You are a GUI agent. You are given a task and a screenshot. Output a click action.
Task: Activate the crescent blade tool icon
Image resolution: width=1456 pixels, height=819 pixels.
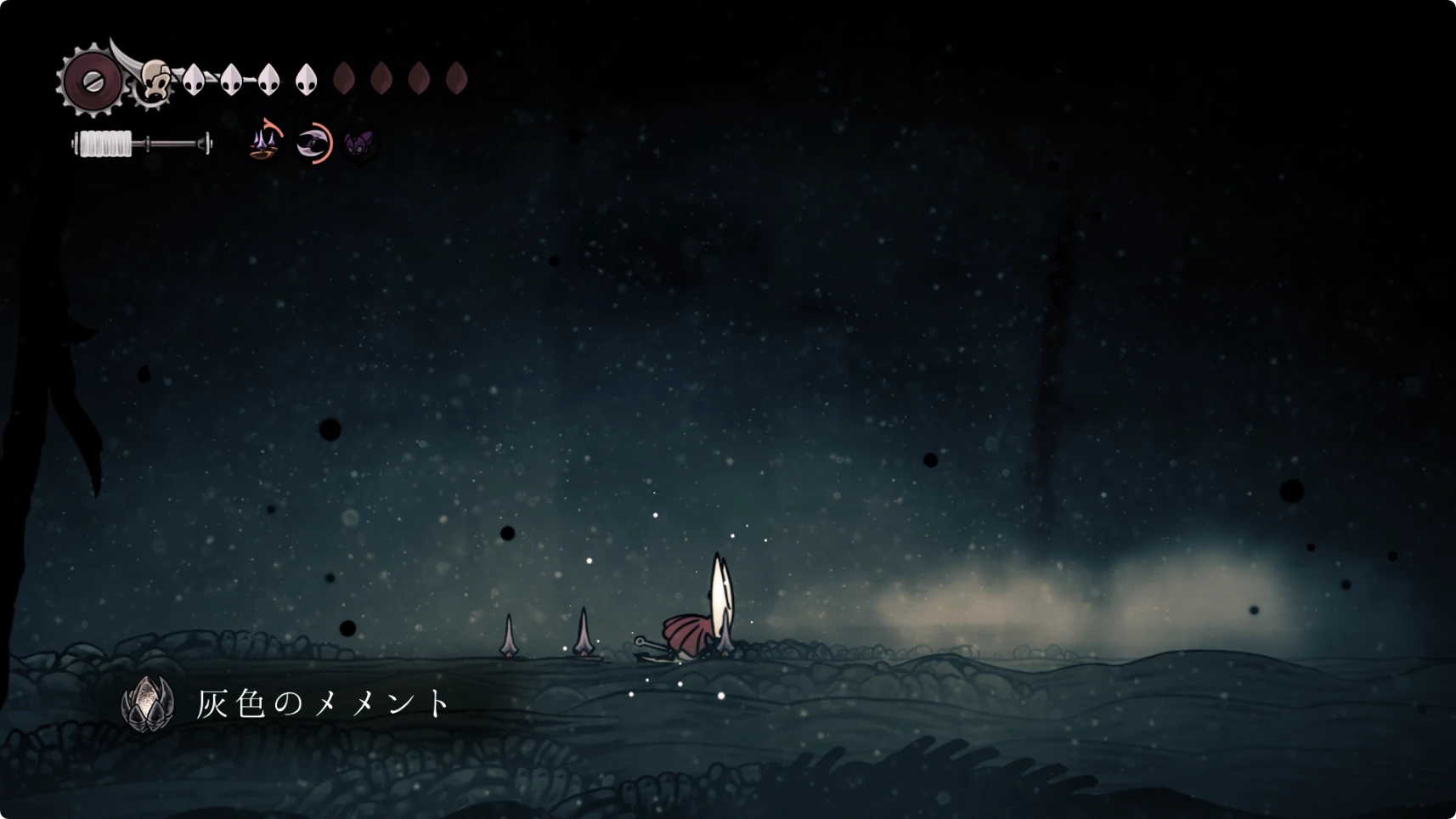click(313, 143)
